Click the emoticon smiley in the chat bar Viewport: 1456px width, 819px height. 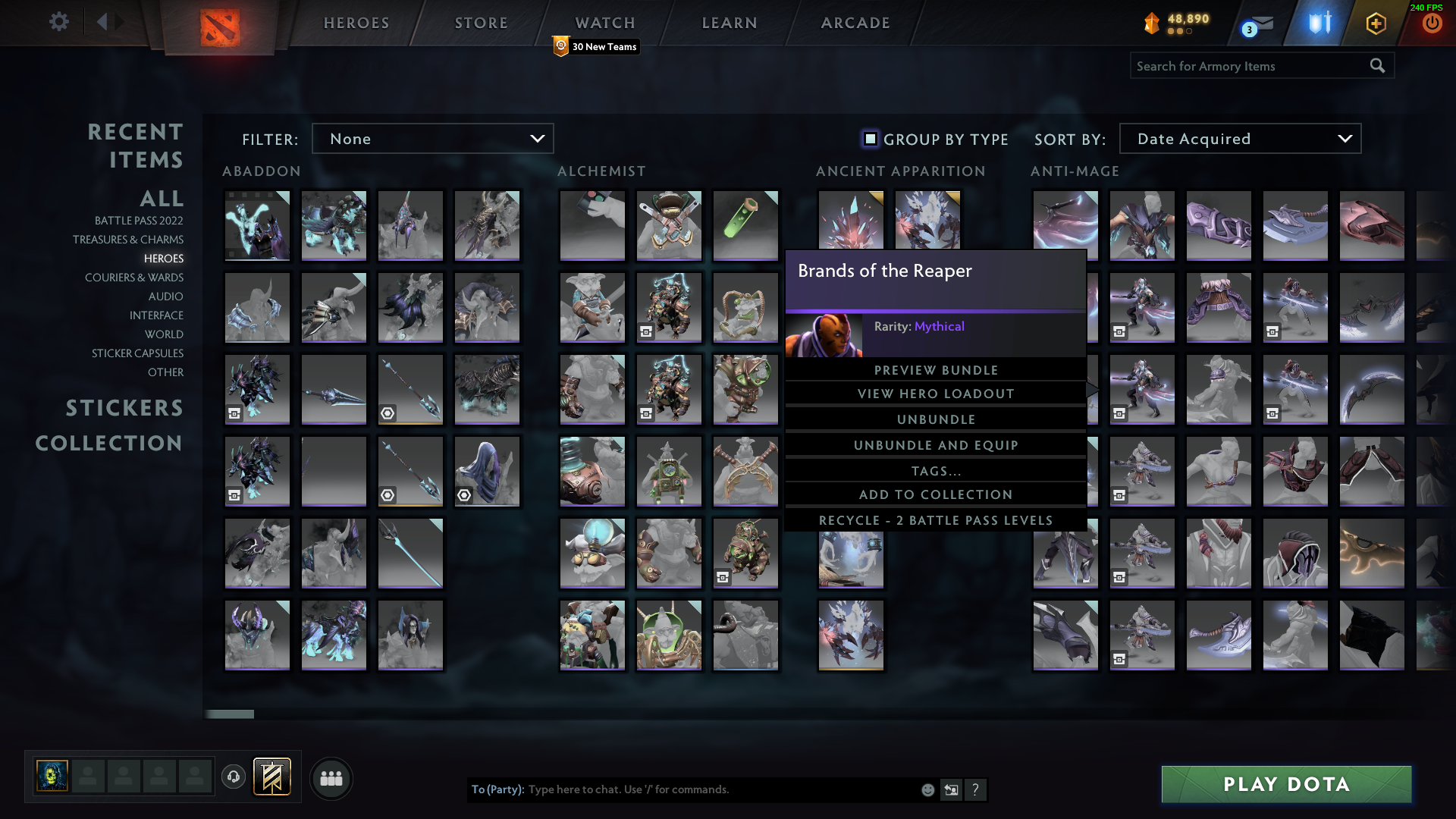(x=927, y=789)
